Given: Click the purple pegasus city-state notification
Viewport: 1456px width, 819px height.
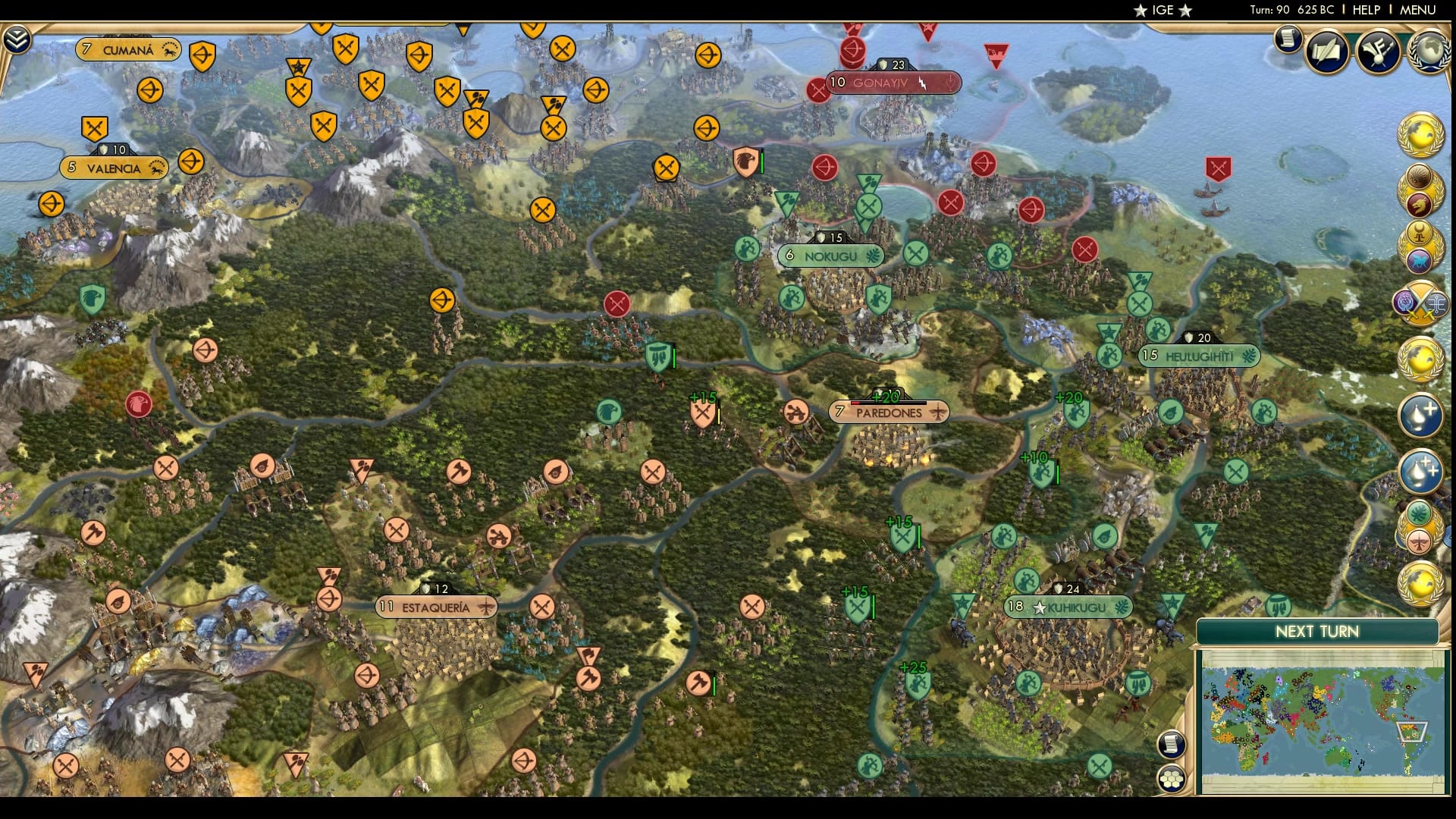Looking at the screenshot, I should click(x=1420, y=259).
